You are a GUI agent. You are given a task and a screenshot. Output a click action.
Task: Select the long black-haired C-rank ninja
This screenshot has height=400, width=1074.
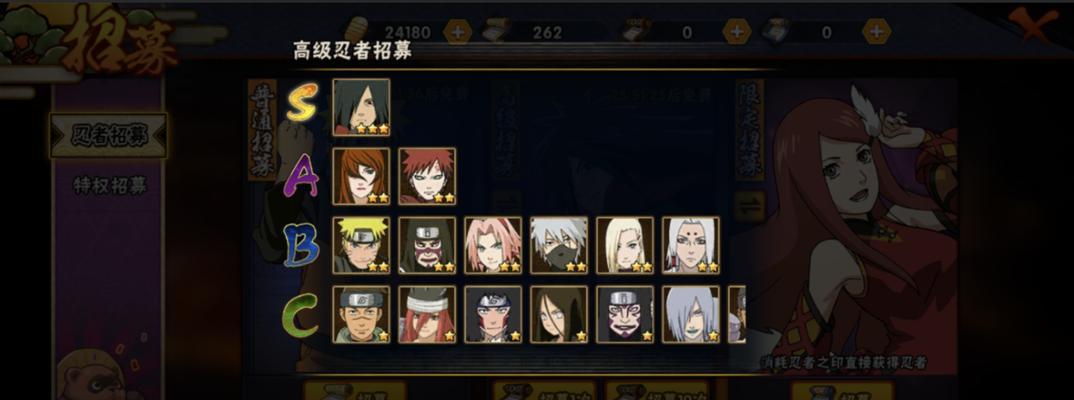[x=559, y=314]
